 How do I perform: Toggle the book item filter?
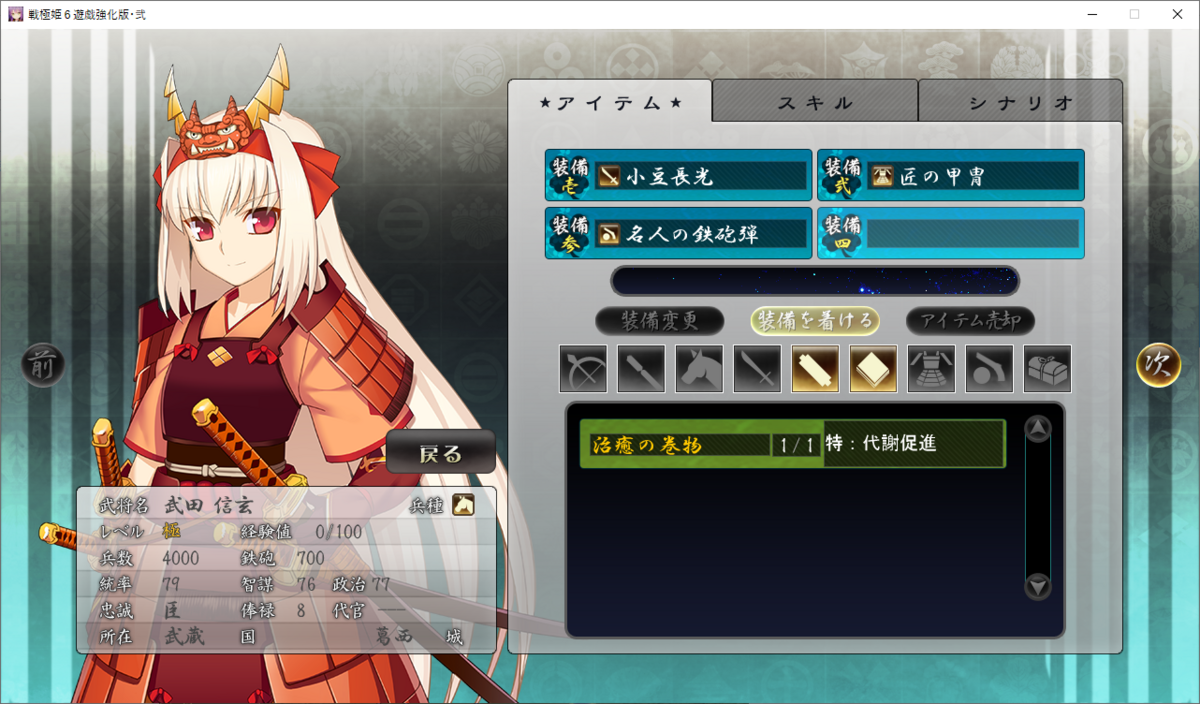873,369
